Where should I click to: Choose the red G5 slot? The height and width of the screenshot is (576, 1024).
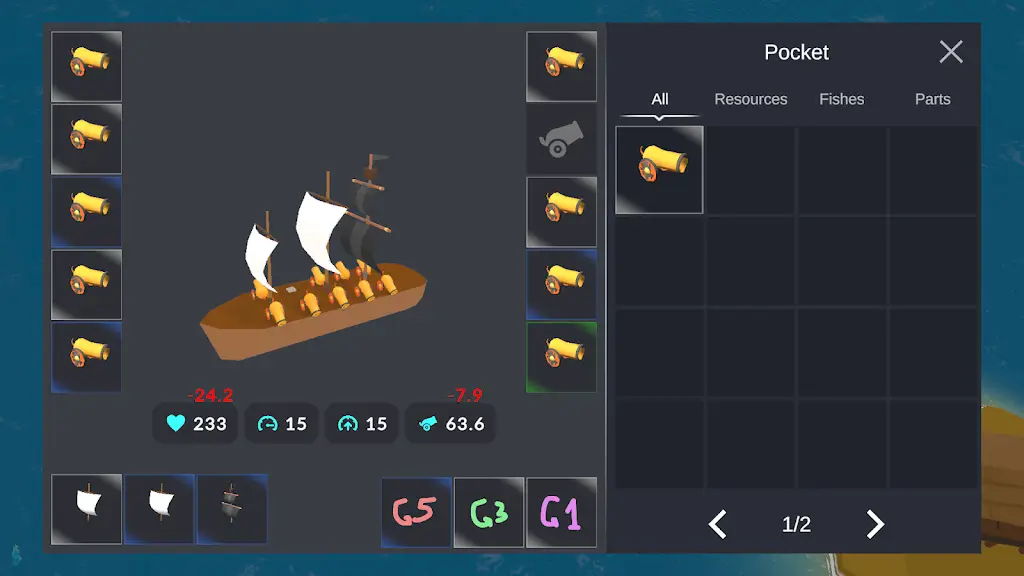coord(415,512)
